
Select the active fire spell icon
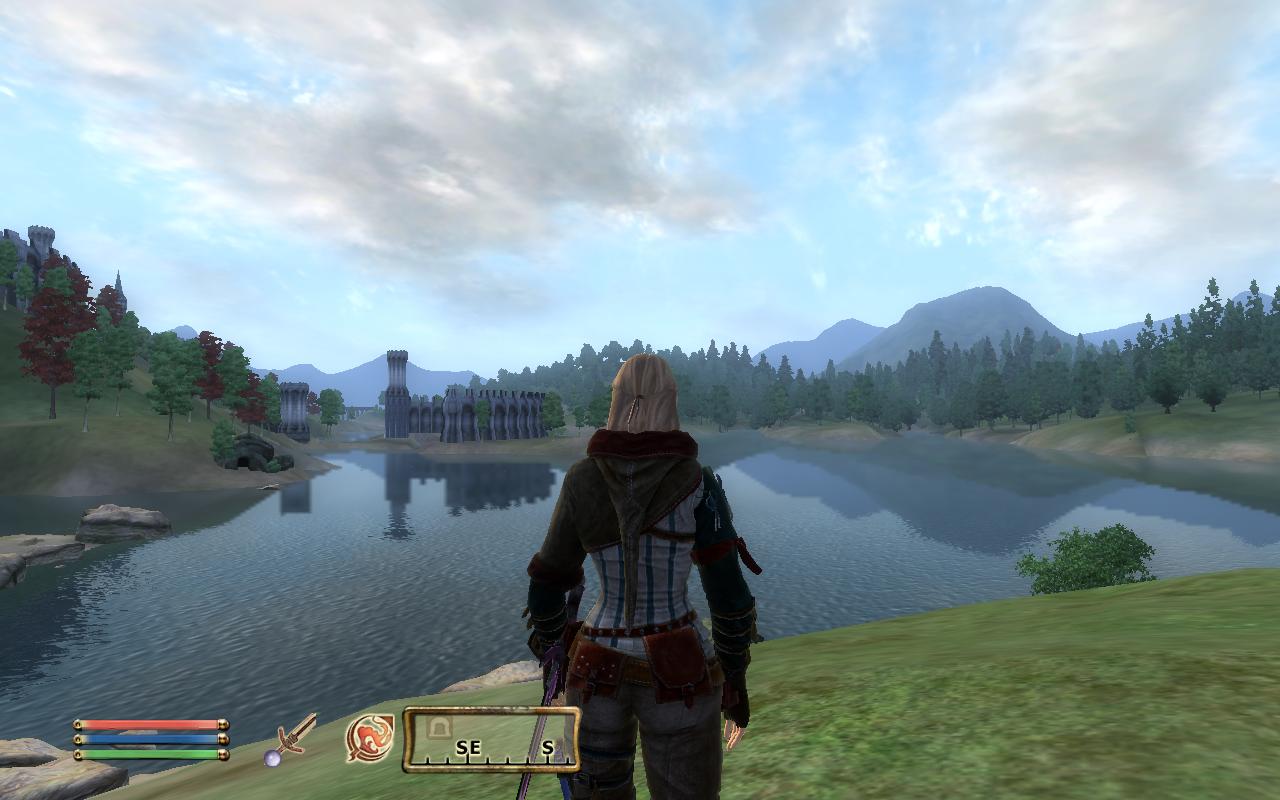coord(368,739)
